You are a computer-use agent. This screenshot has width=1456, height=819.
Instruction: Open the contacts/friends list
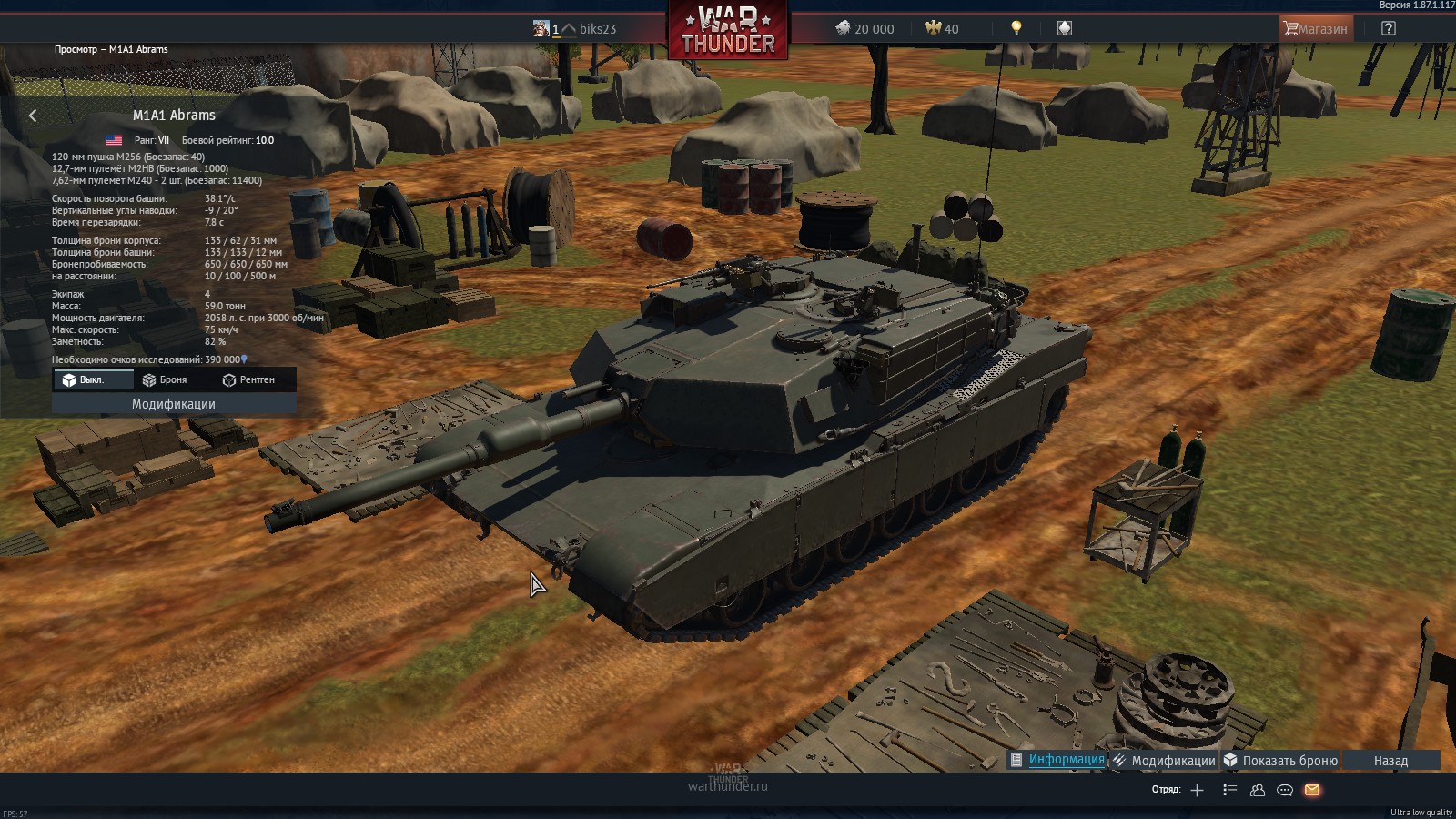click(x=1258, y=791)
